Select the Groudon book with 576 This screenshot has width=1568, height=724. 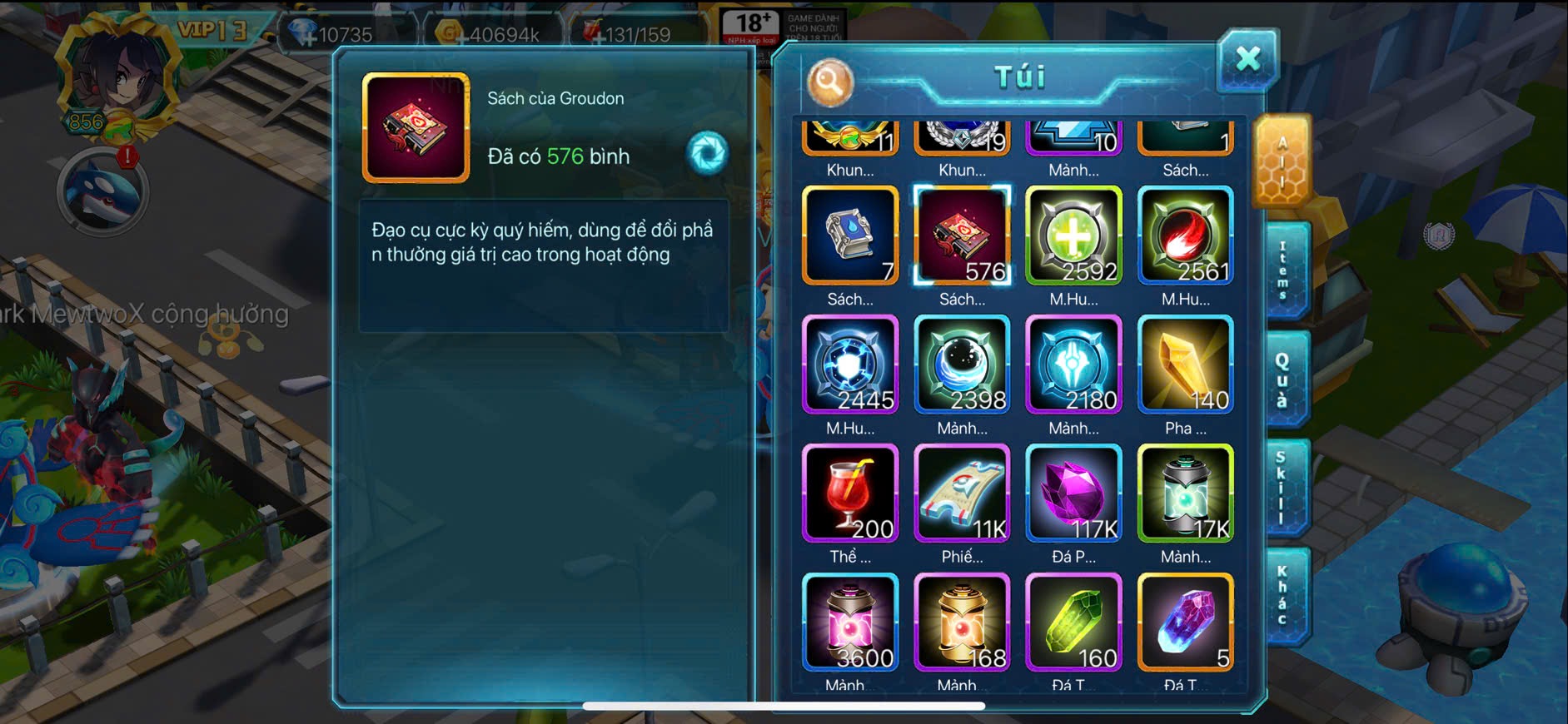tap(962, 236)
